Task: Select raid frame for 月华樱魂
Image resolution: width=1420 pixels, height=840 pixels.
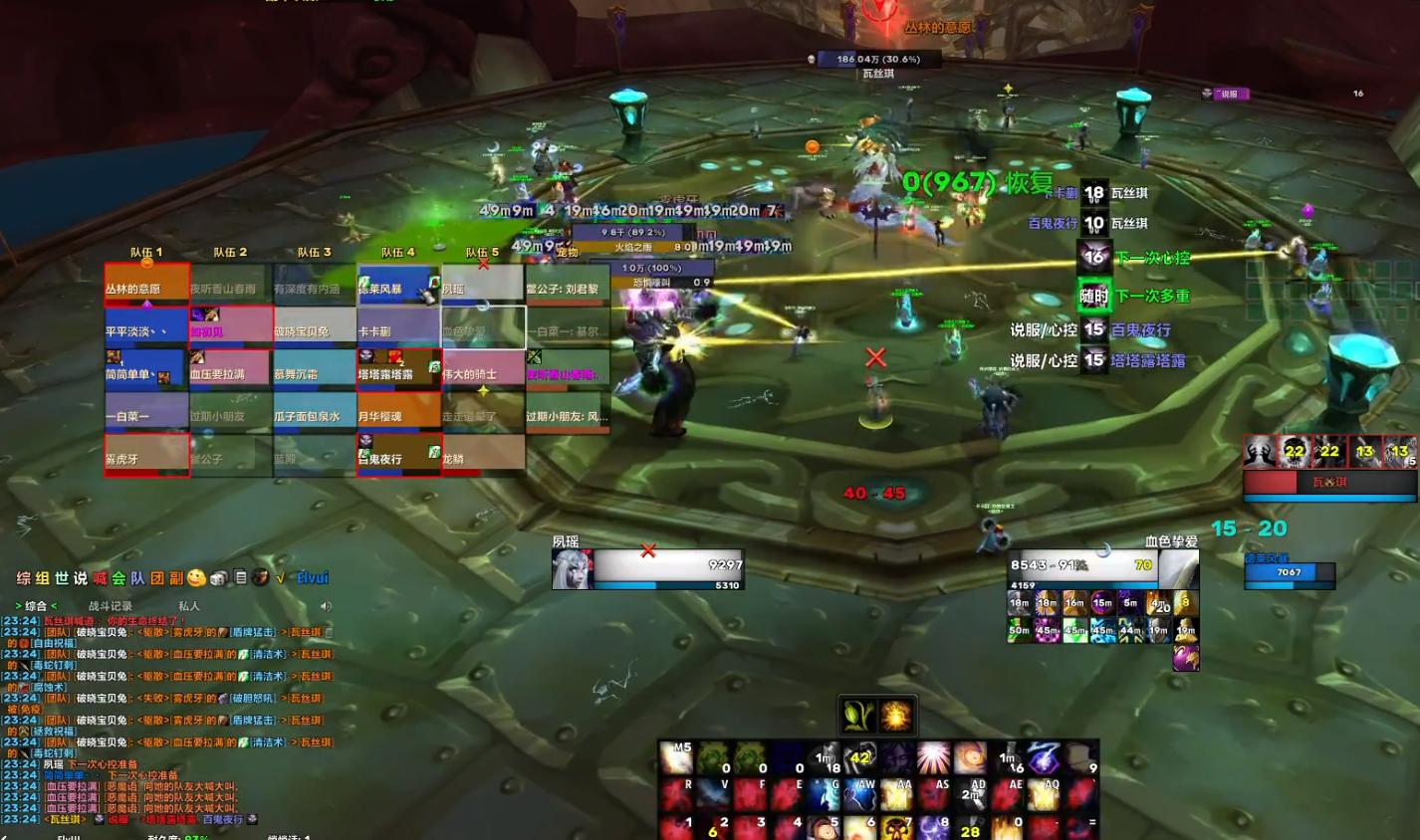Action: tap(398, 414)
